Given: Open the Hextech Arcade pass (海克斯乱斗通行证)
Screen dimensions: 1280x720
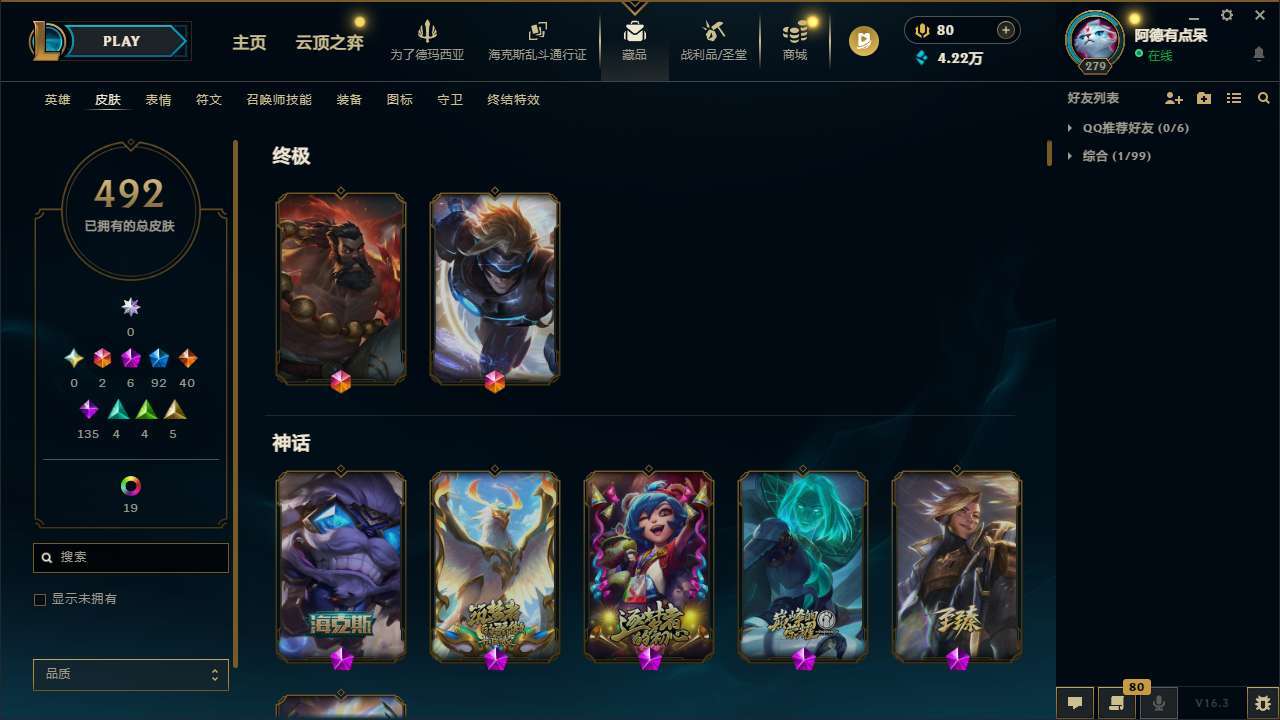Looking at the screenshot, I should point(537,40).
